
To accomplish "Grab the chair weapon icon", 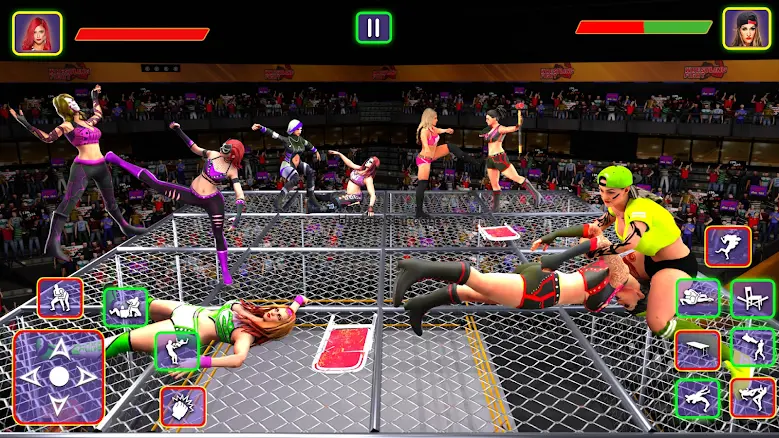I will tap(752, 298).
